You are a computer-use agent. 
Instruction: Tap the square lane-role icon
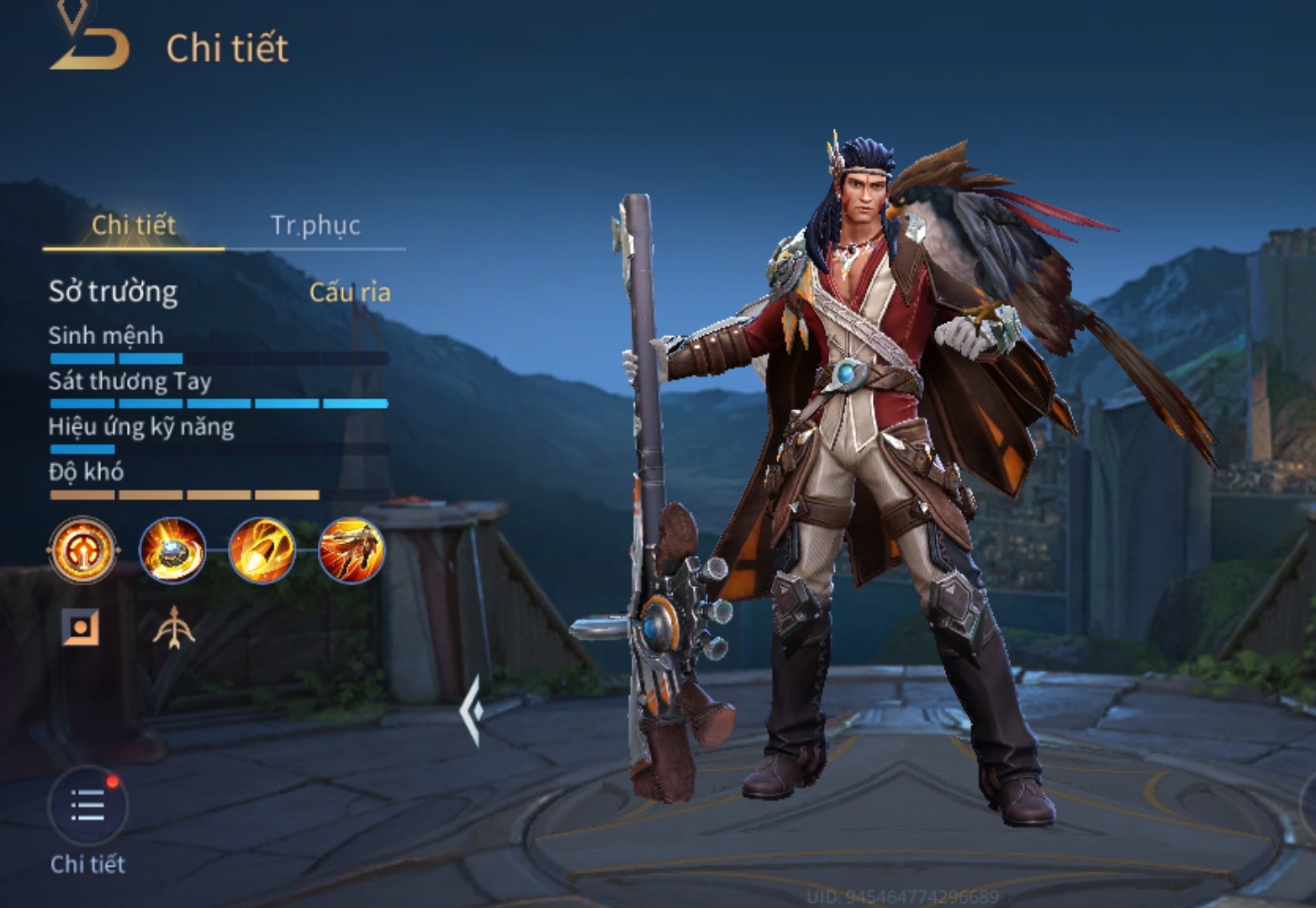tap(82, 628)
